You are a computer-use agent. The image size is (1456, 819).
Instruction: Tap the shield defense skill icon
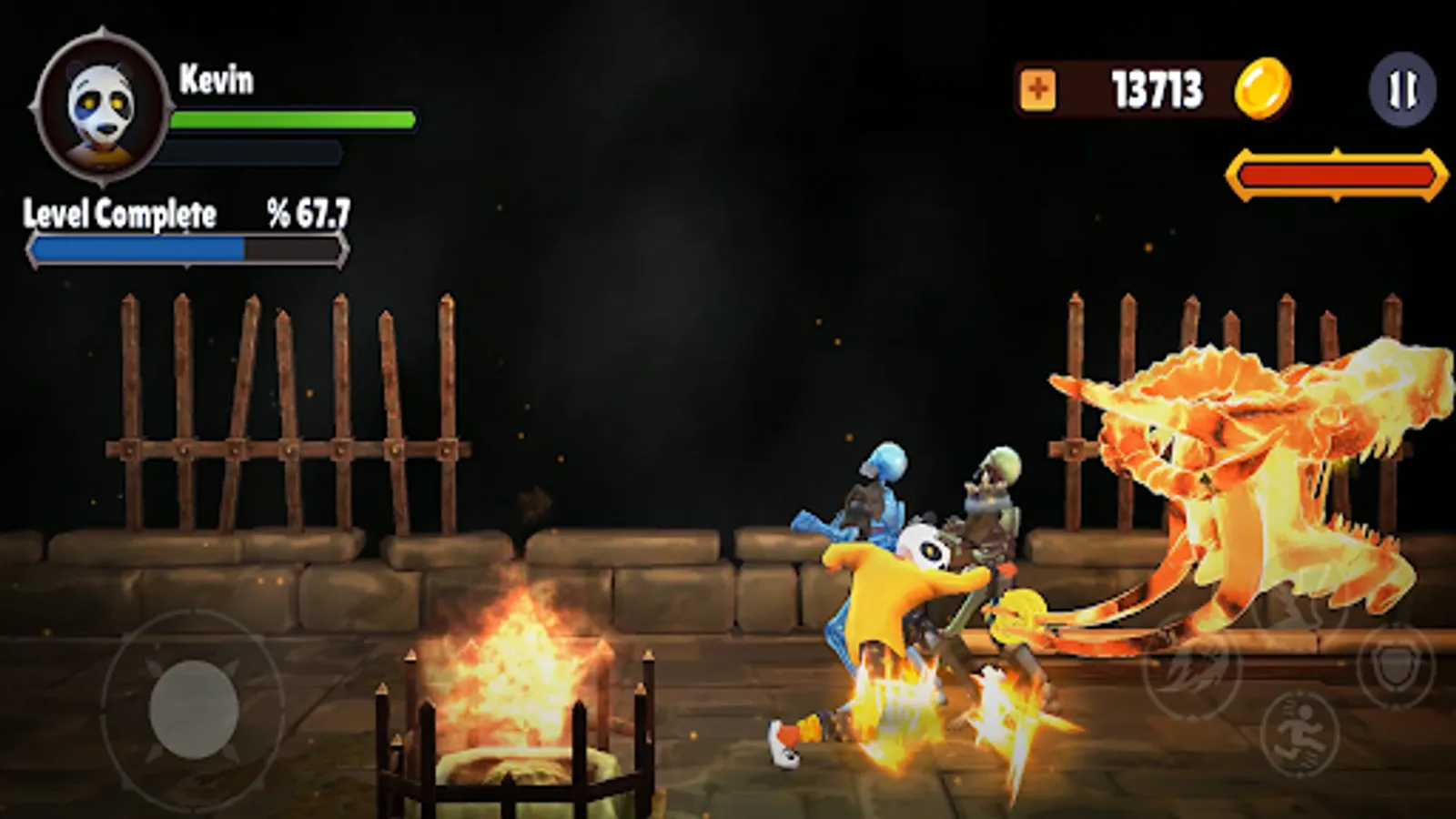click(x=1396, y=667)
